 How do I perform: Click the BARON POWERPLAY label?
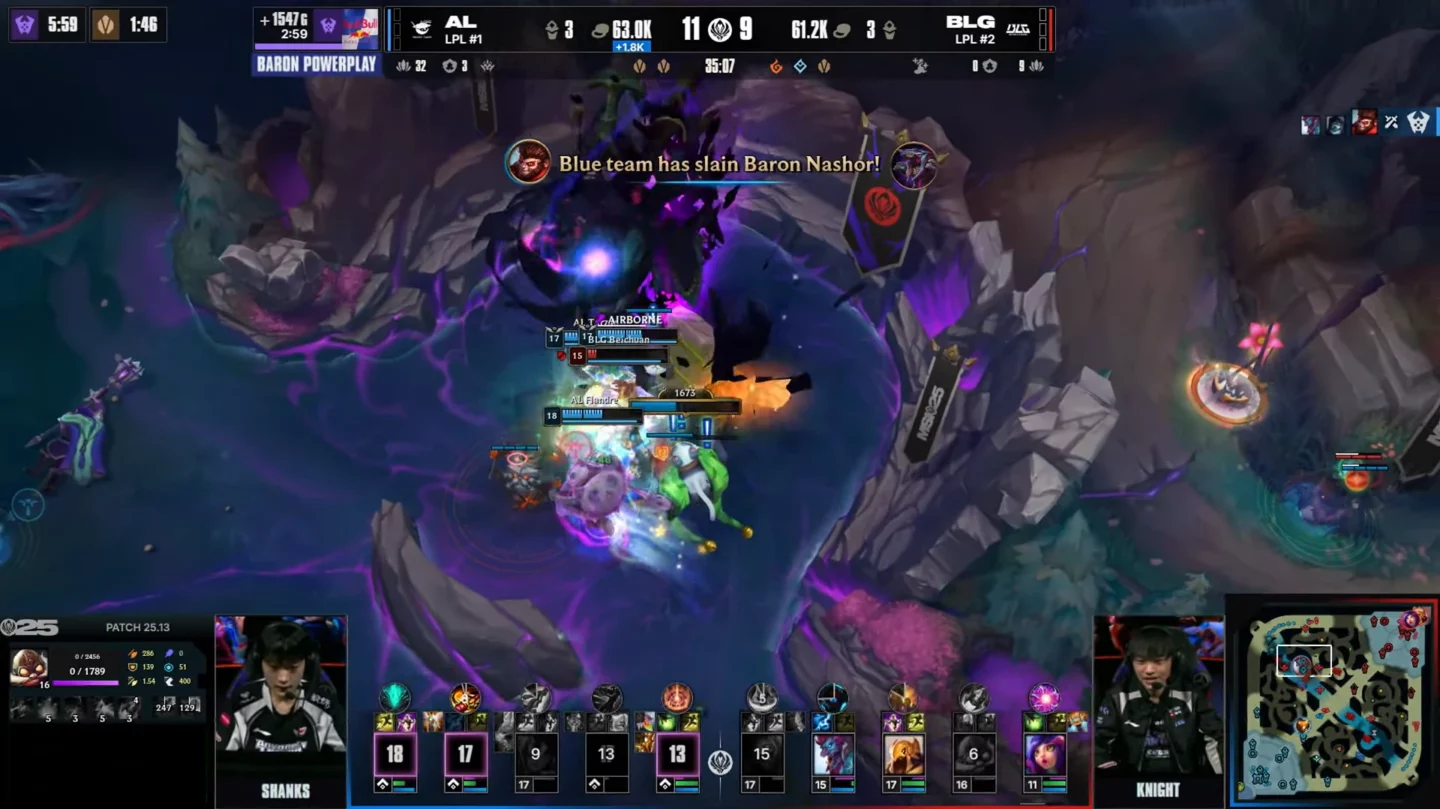click(x=317, y=63)
